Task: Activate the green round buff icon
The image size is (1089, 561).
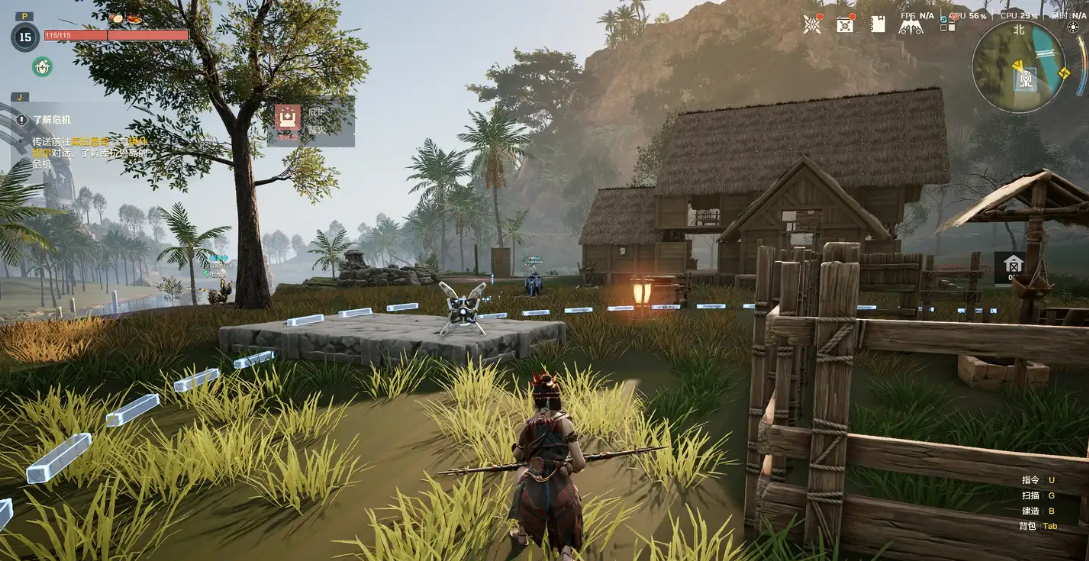Action: tap(42, 67)
